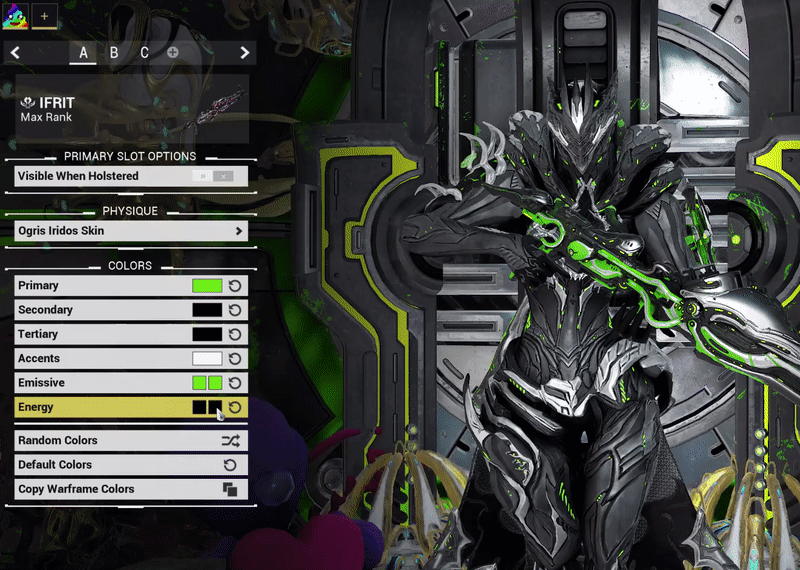Edit the white Accents color swatch
Image resolution: width=800 pixels, height=570 pixels.
click(x=207, y=358)
